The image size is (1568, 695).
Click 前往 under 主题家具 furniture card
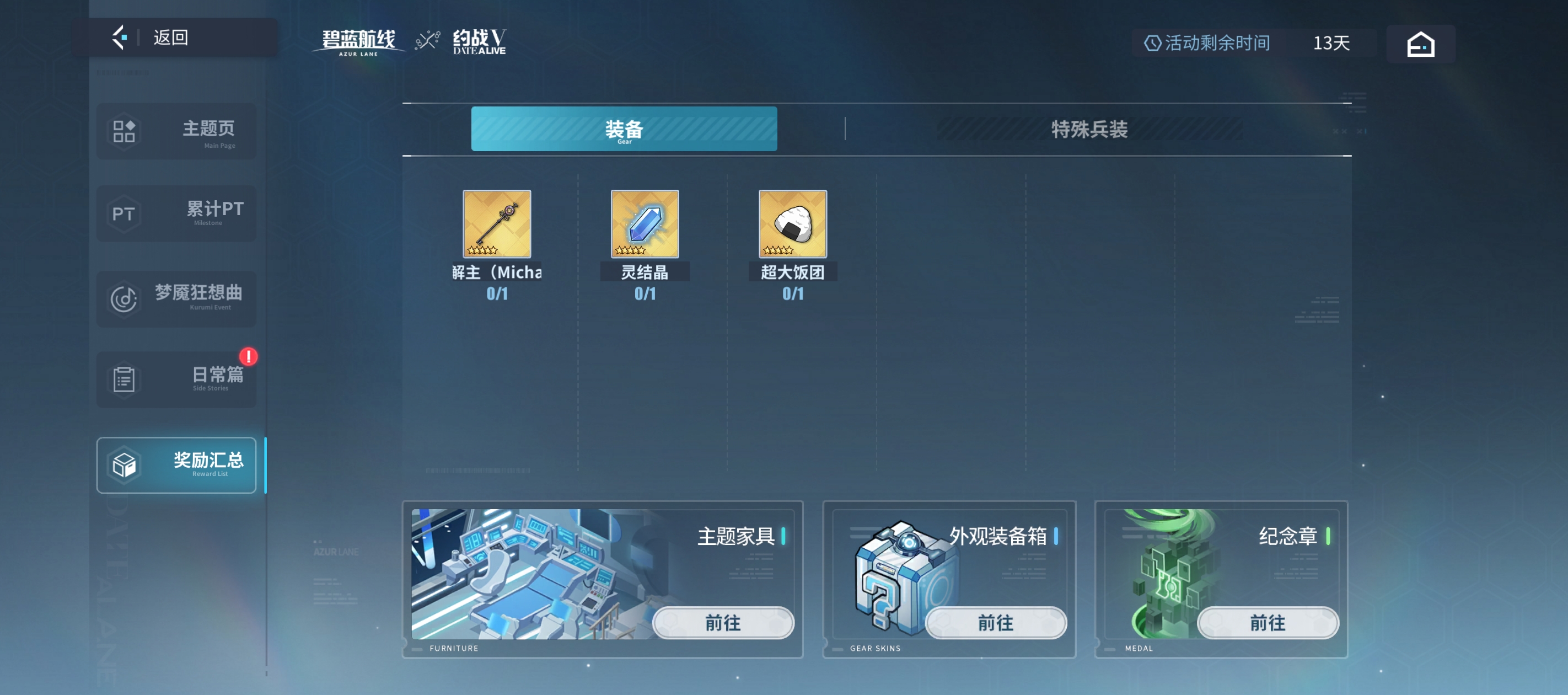723,623
